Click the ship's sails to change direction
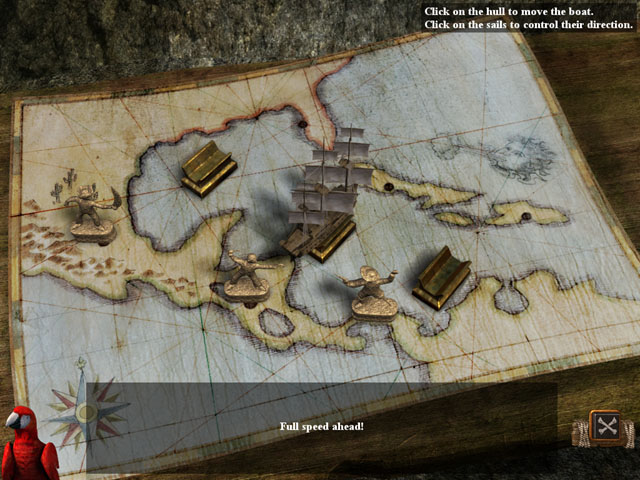 click(x=335, y=178)
